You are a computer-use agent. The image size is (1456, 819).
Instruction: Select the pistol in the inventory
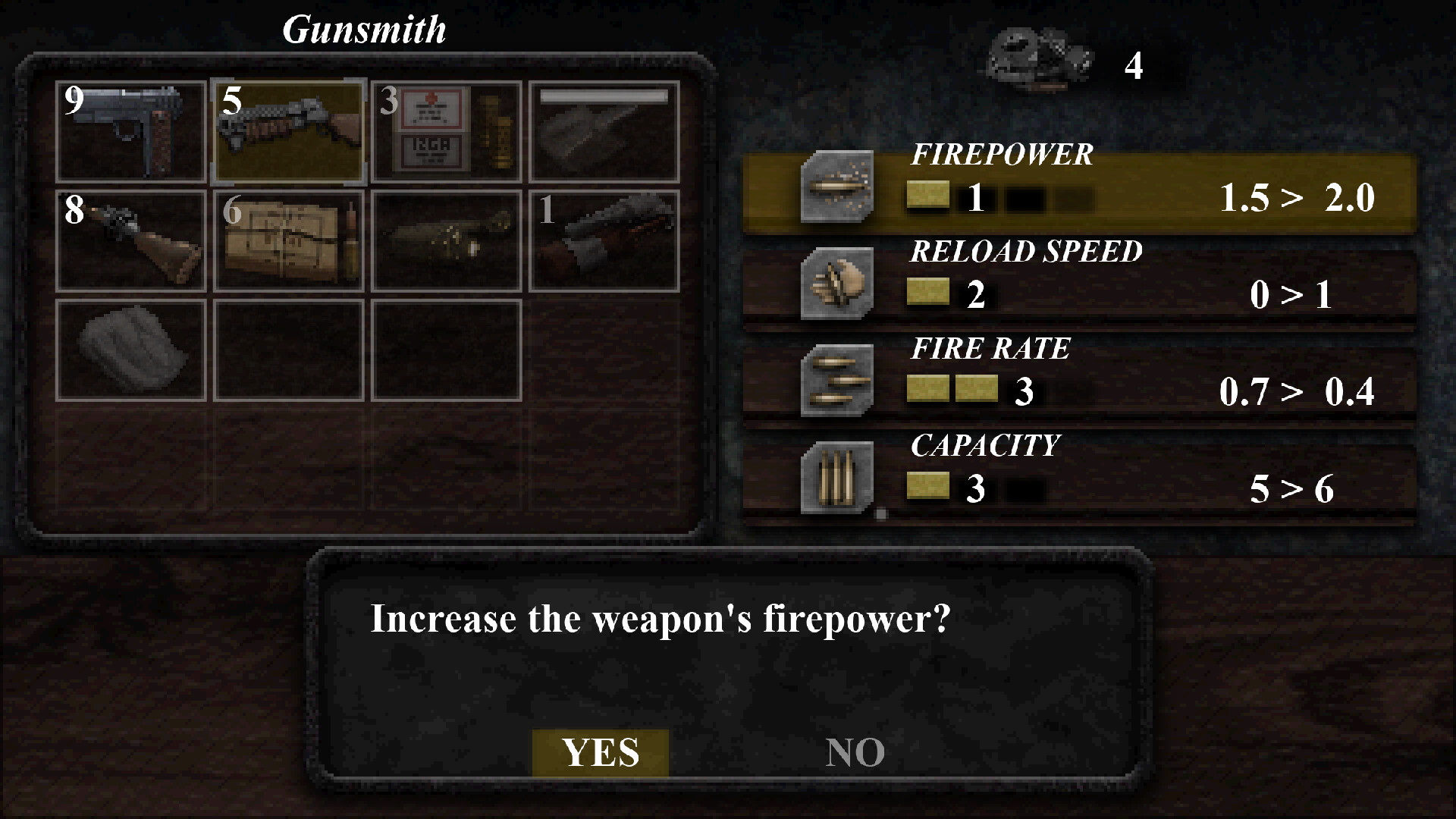coord(130,134)
